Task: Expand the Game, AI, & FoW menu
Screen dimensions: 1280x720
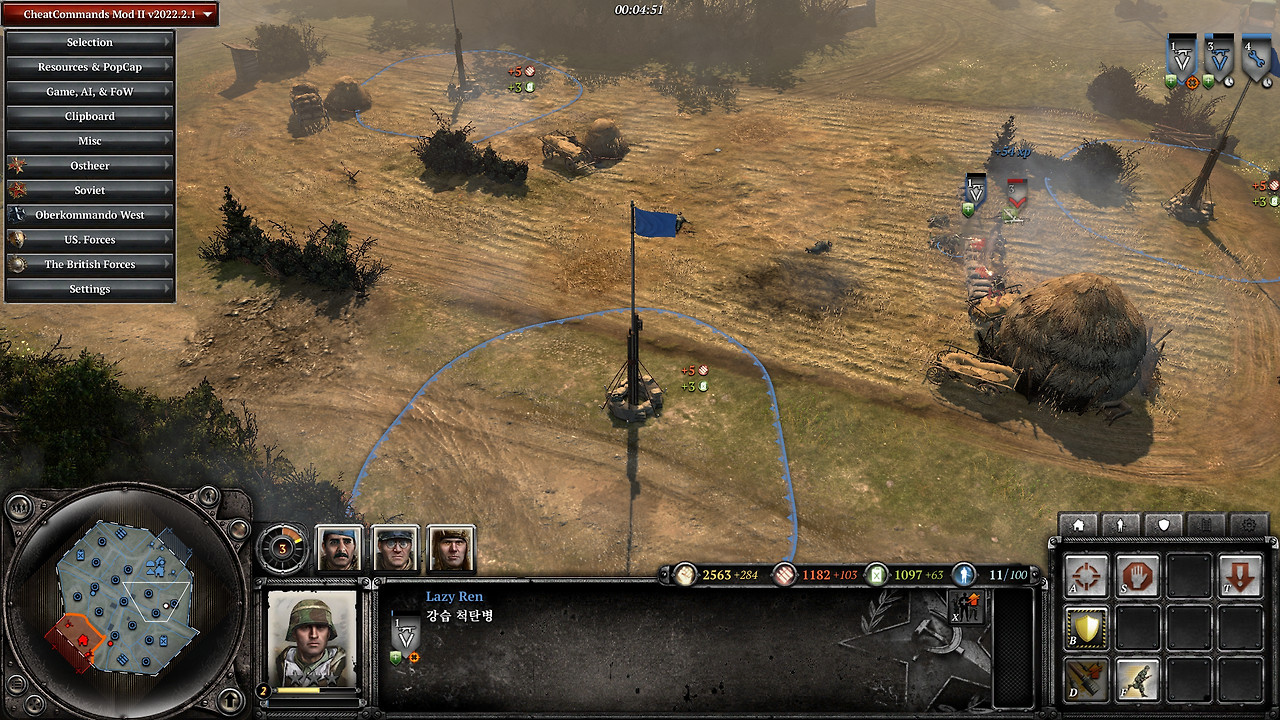Action: [x=90, y=92]
